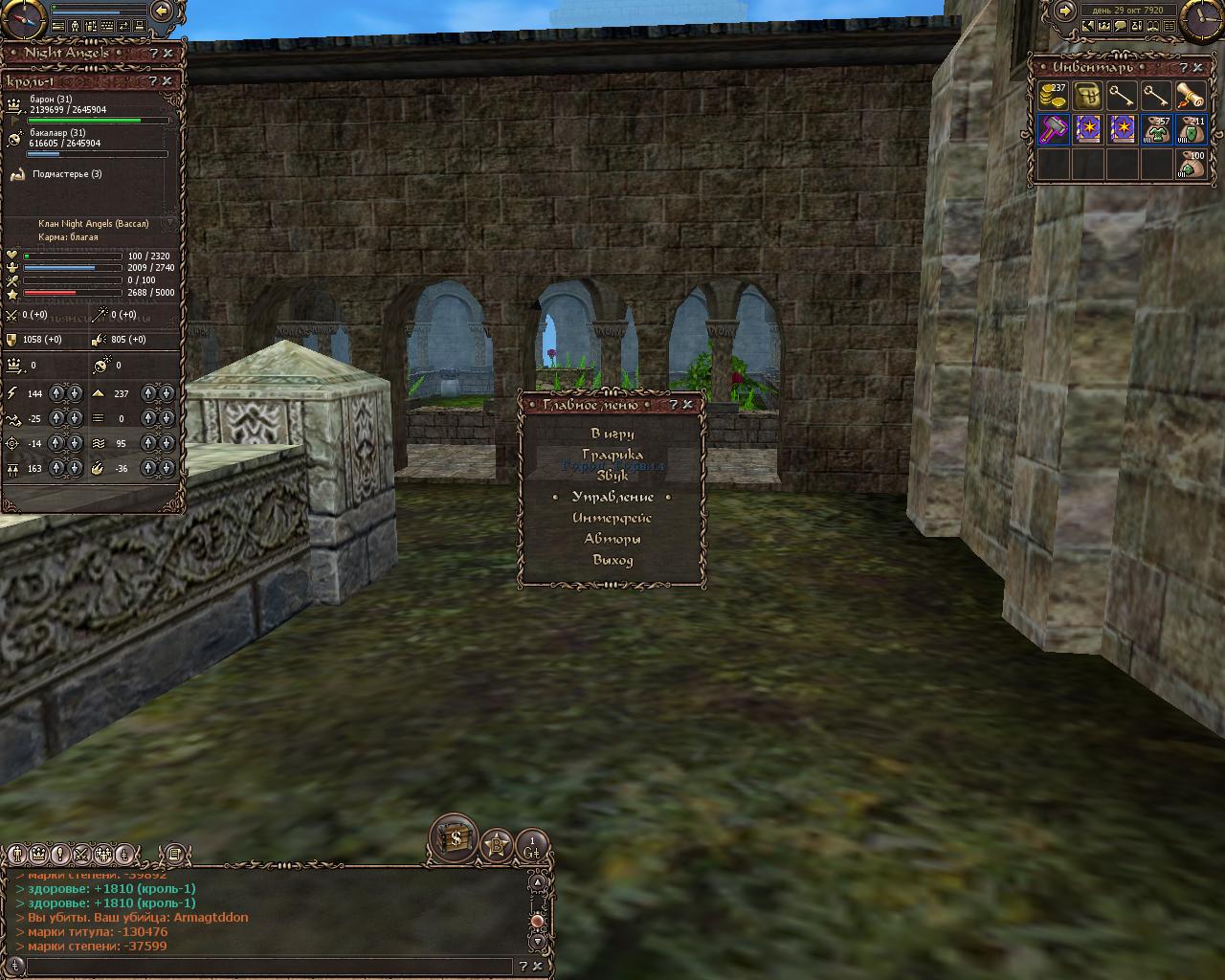Screen dimensions: 1225x980
Task: Close the Night Angels clan panel
Action: tap(167, 54)
